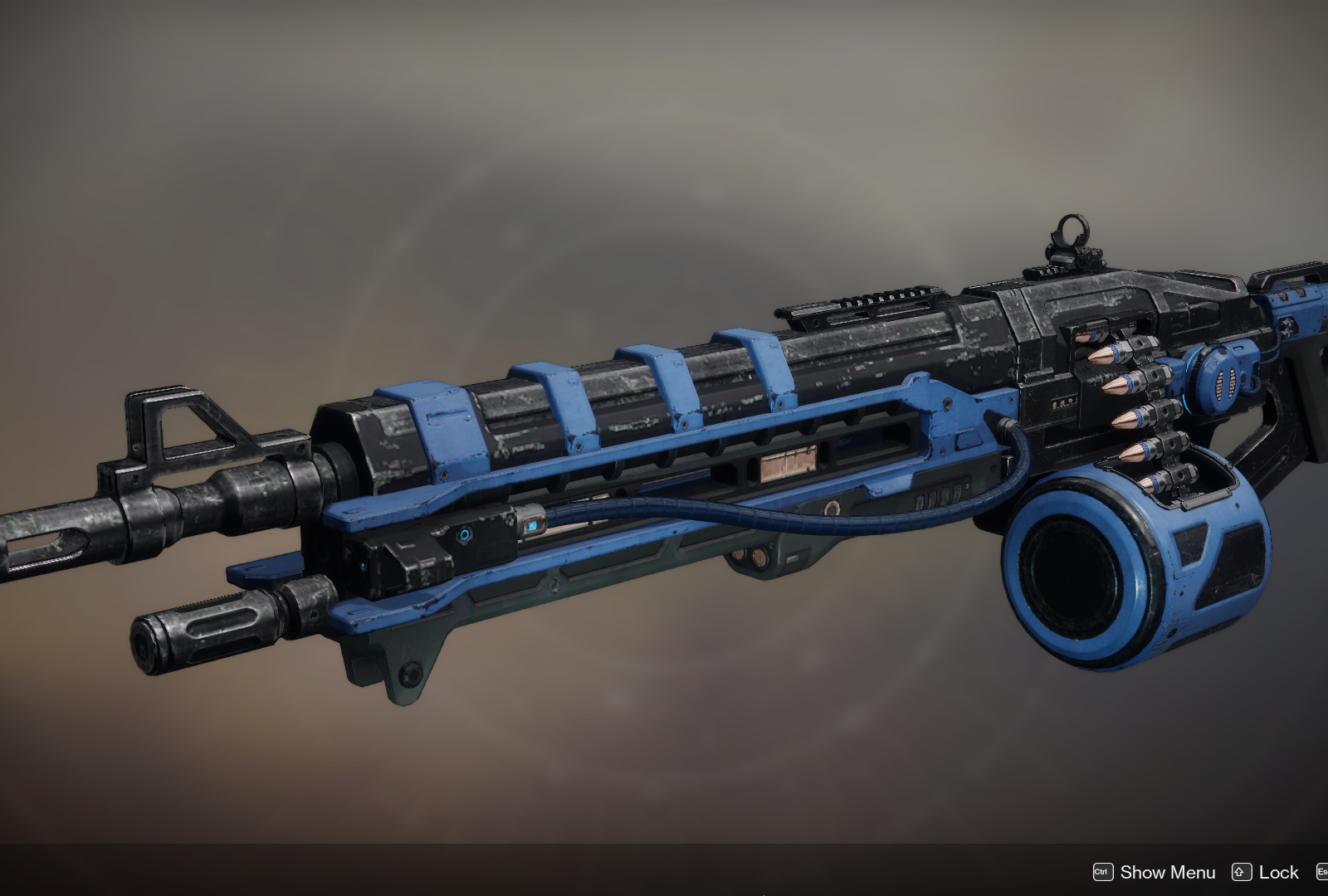Image resolution: width=1328 pixels, height=896 pixels.
Task: Activate the Lock option
Action: (1278, 872)
